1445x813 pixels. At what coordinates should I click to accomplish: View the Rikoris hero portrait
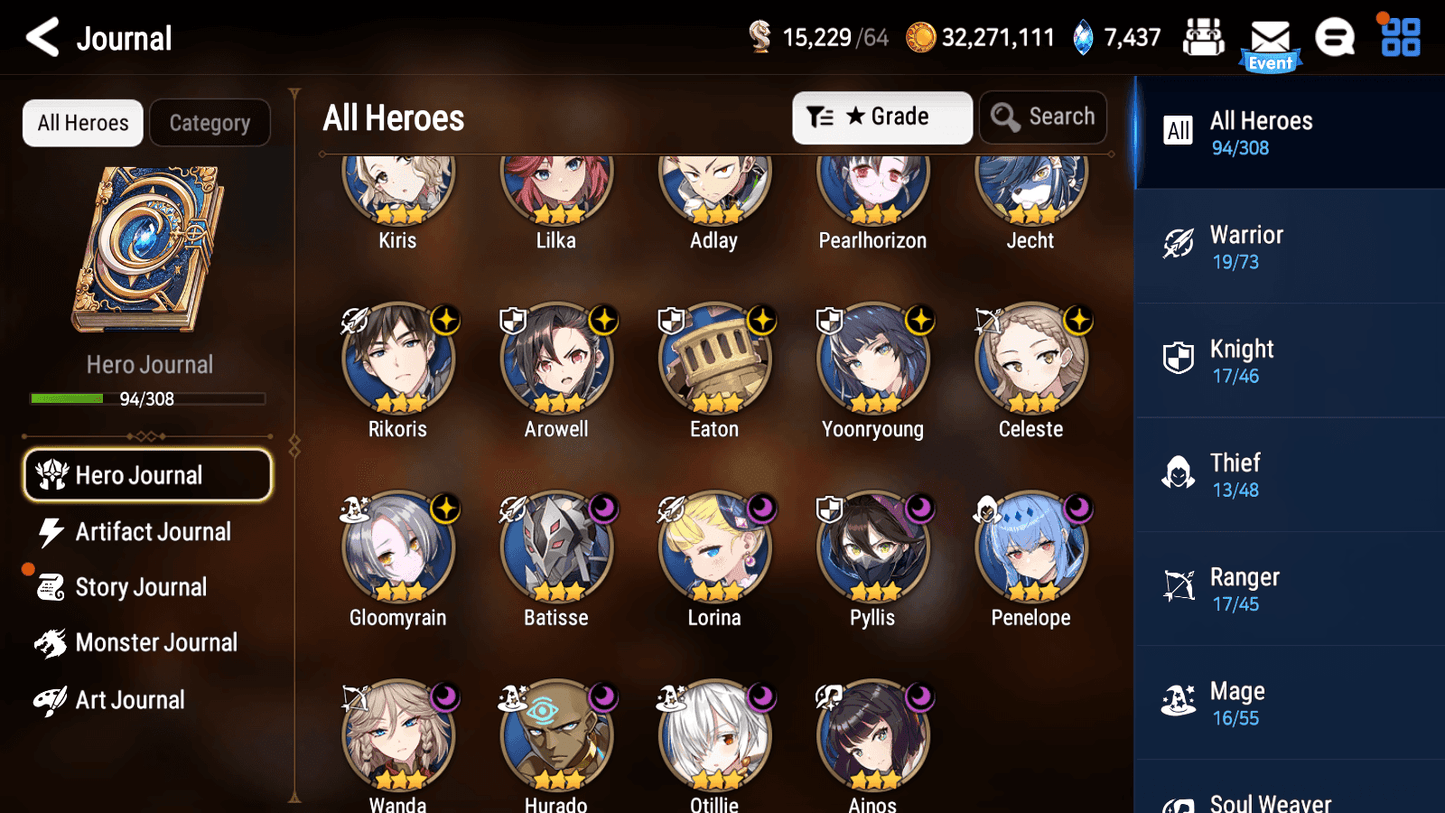398,359
